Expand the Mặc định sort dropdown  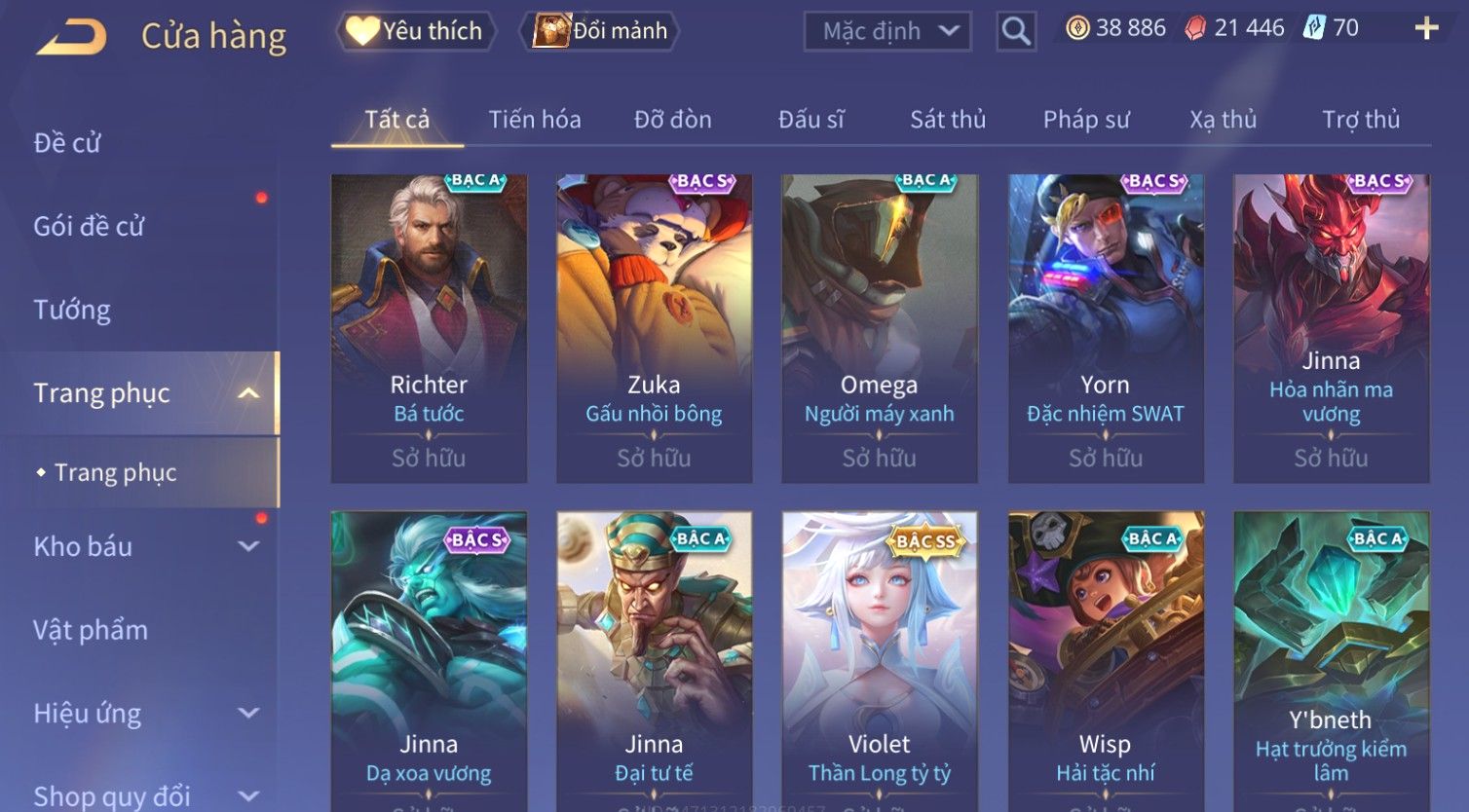point(887,31)
